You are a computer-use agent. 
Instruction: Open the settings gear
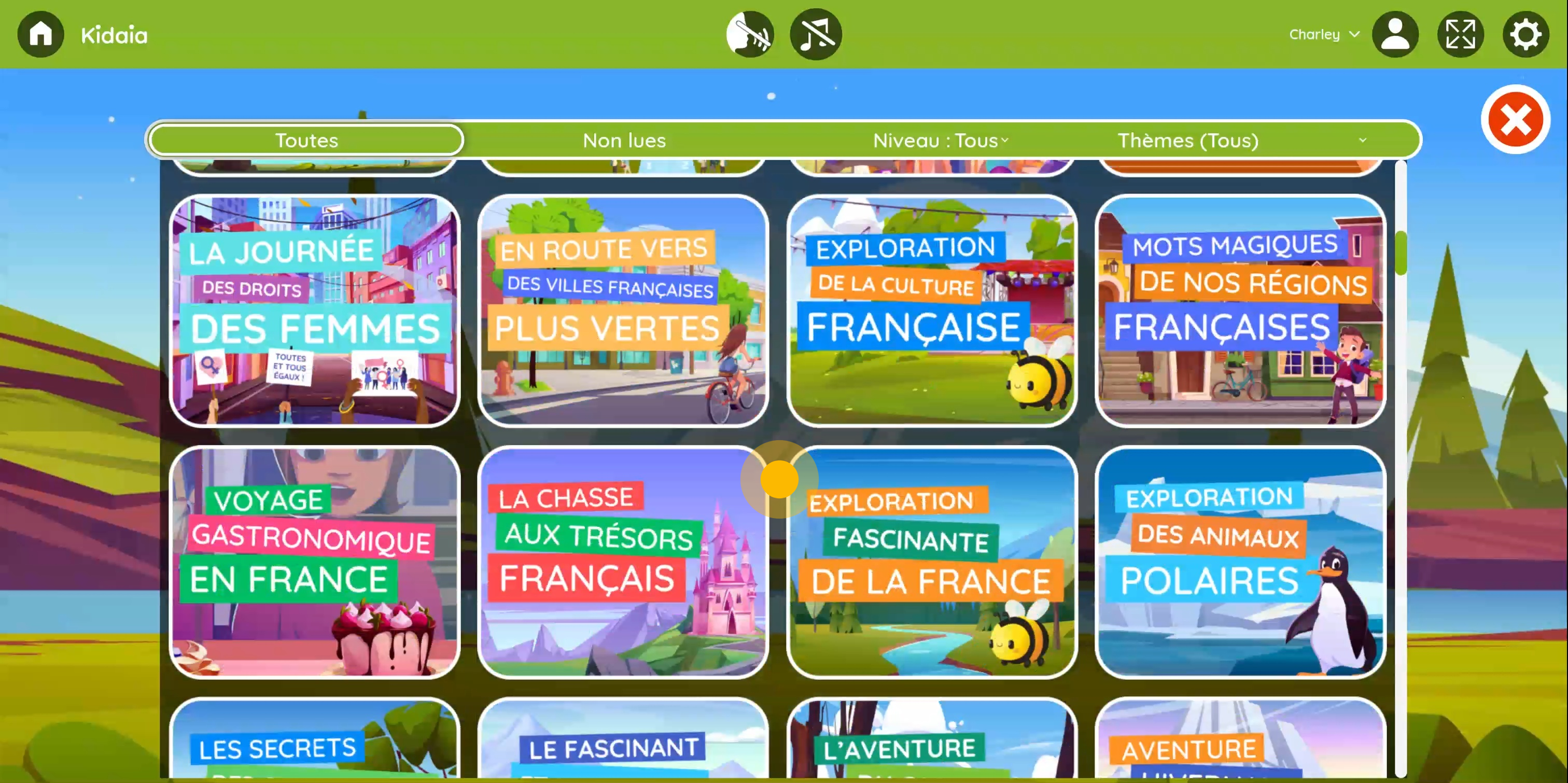(1525, 34)
